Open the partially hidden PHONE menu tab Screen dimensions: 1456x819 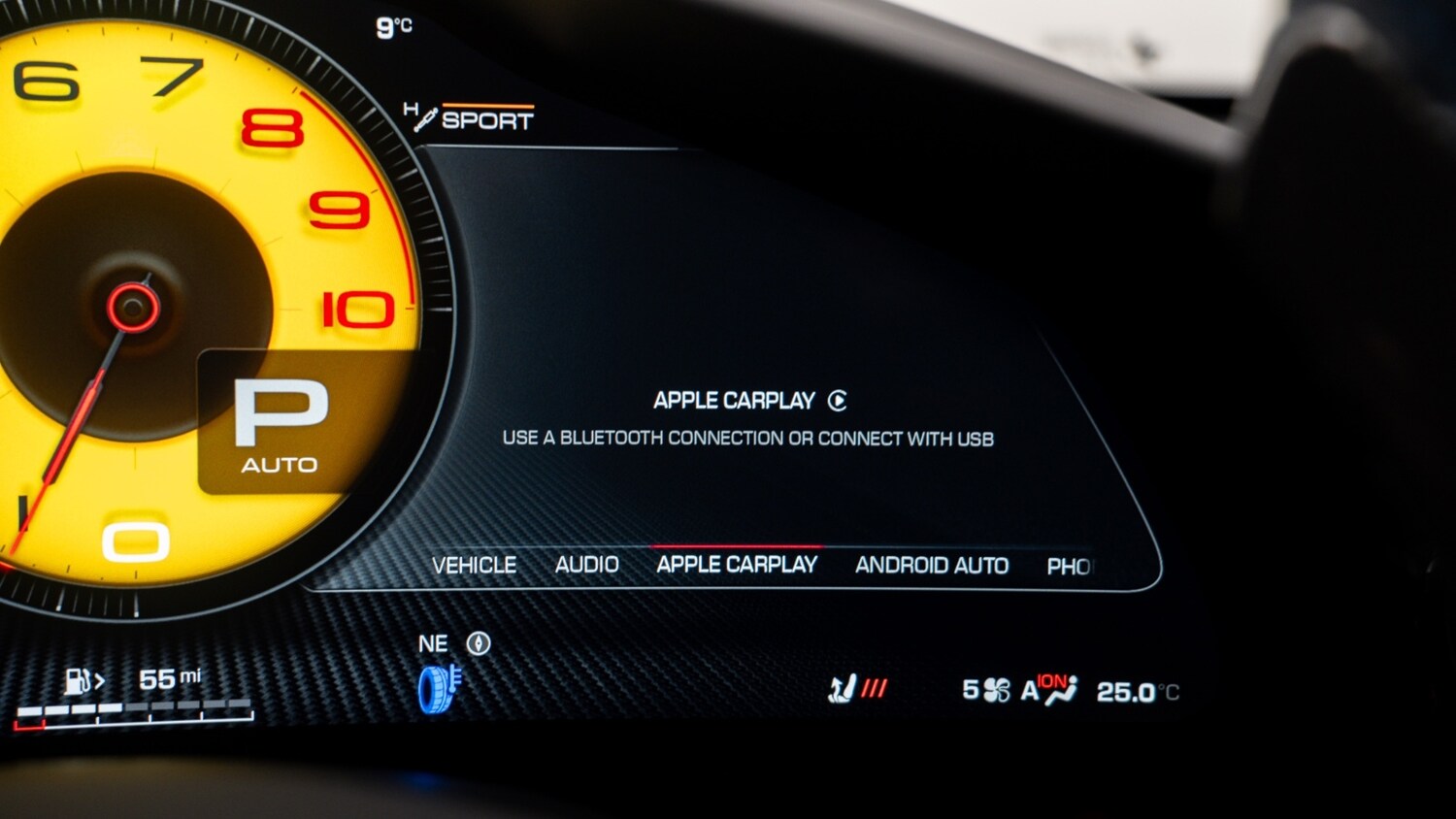point(1072,566)
